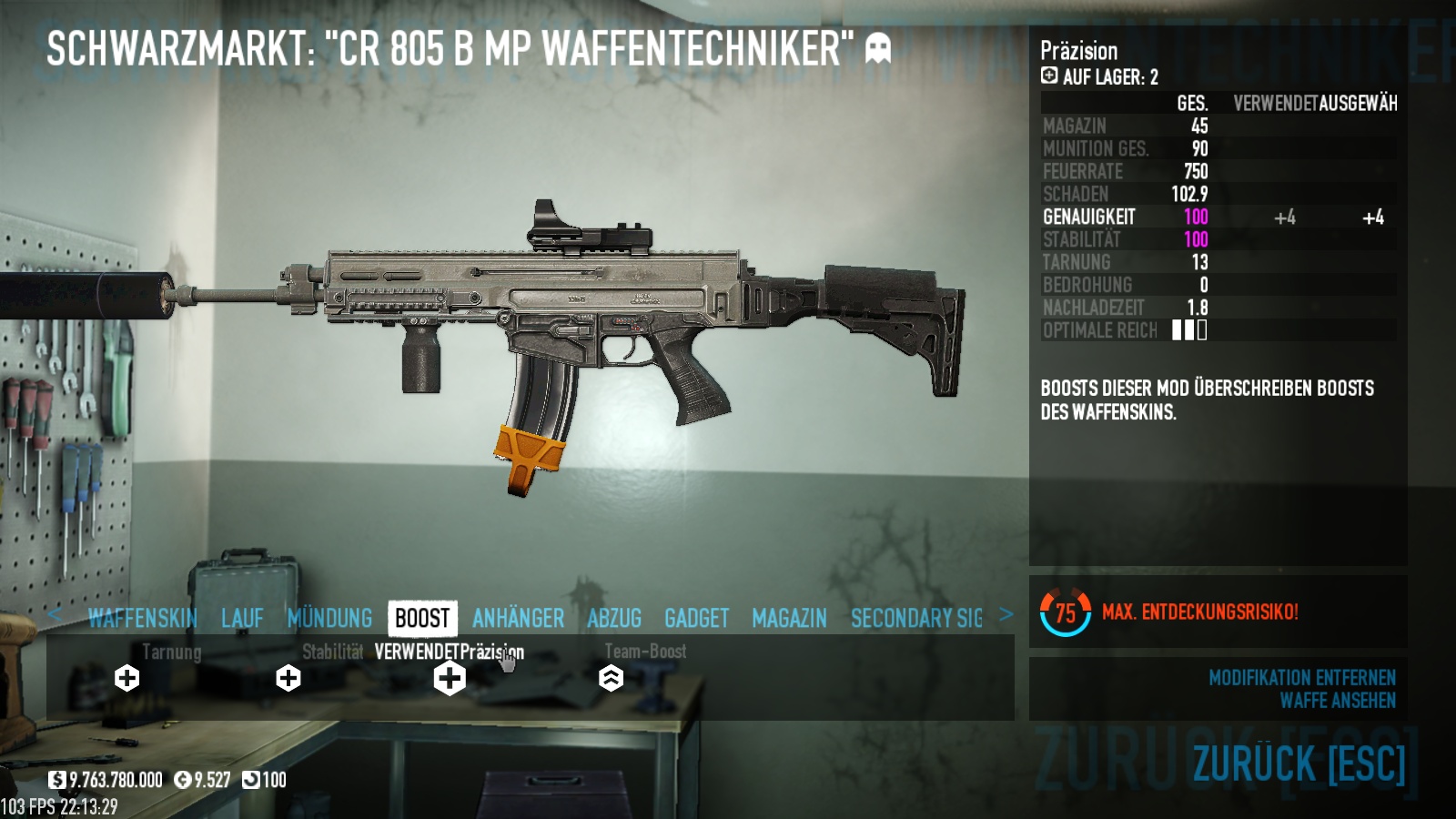Show previous categories with left arrow
The height and width of the screenshot is (819, 1456).
[55, 615]
